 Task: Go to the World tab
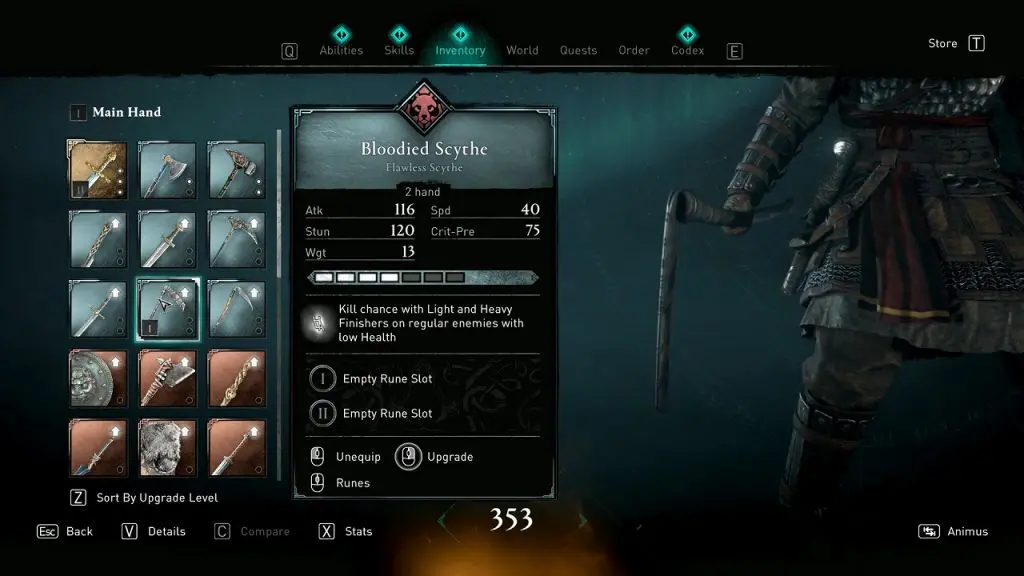click(x=522, y=50)
